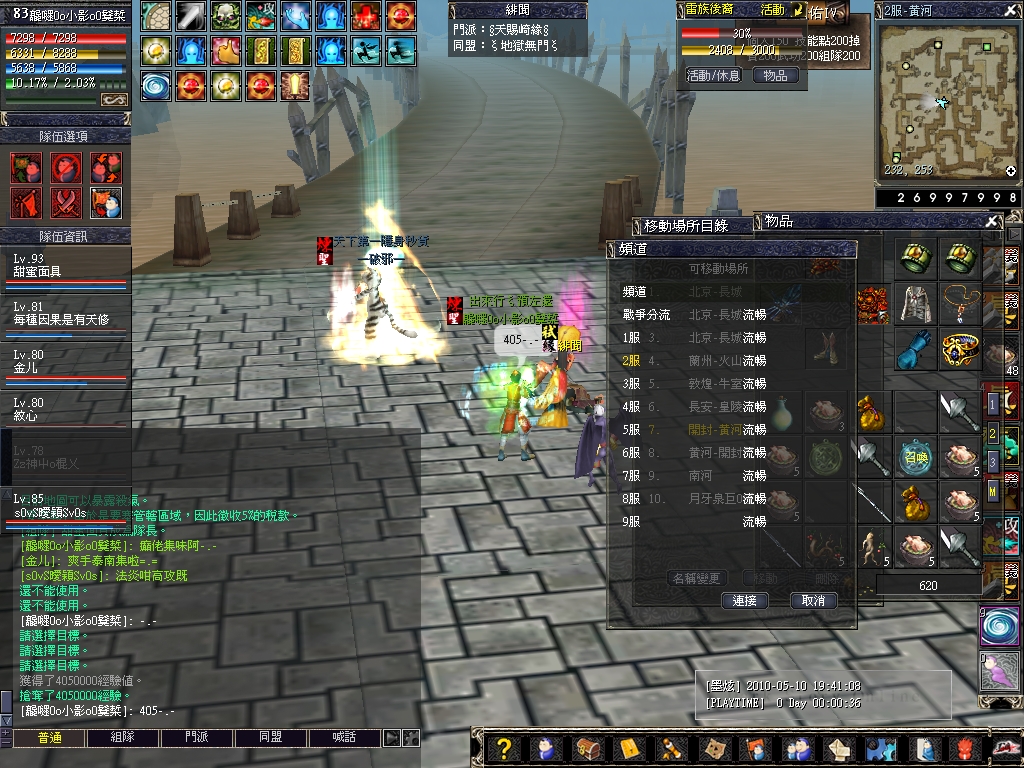The height and width of the screenshot is (768, 1024).
Task: Select the white jacket armor item
Action: click(x=914, y=301)
